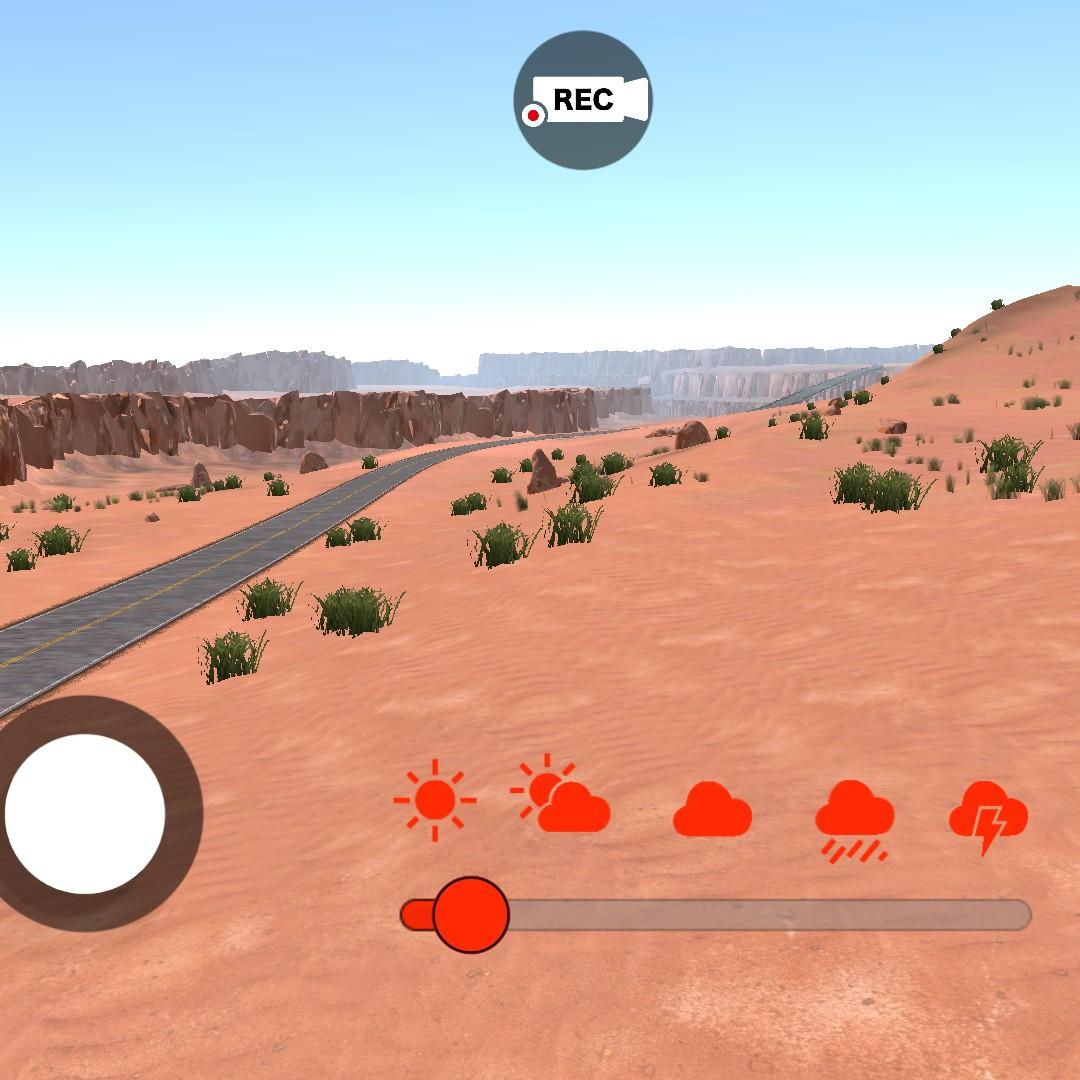Tap the white virtual joystick knob
Viewport: 1080px width, 1080px height.
coord(85,813)
